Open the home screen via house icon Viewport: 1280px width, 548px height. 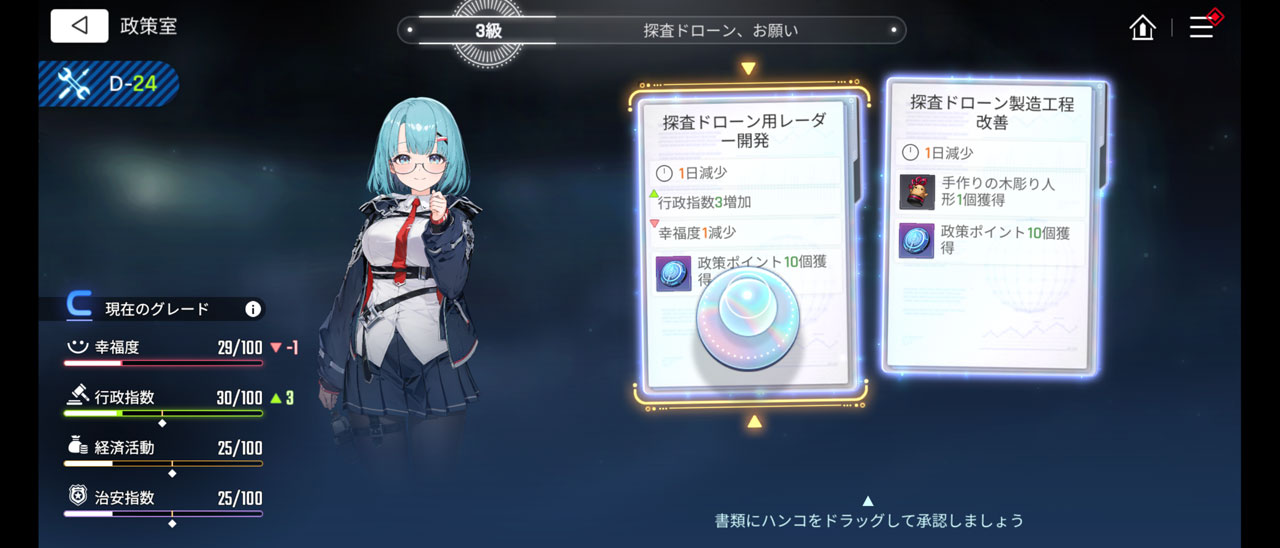point(1142,28)
